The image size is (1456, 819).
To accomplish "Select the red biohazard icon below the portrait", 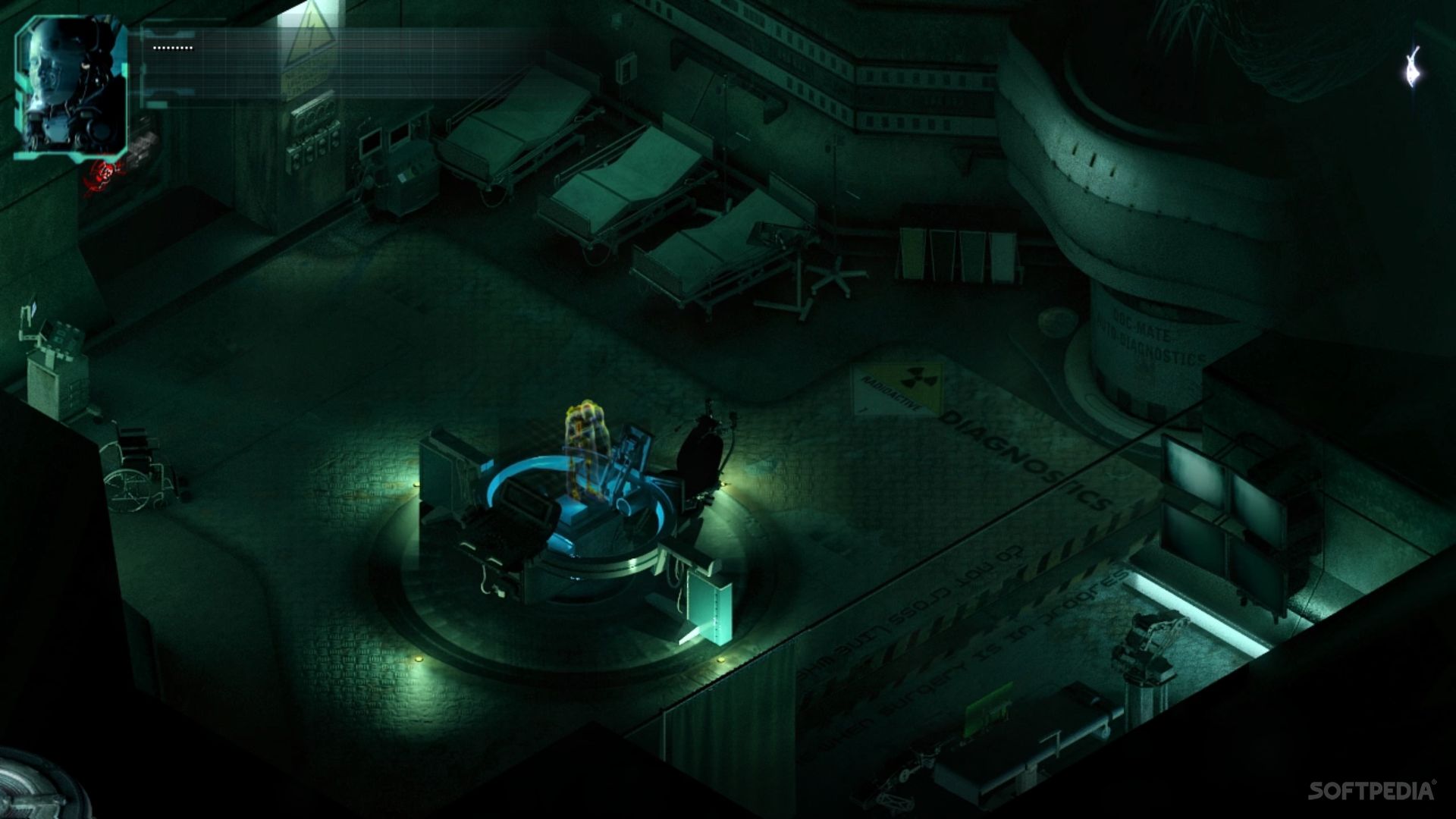I will [105, 174].
